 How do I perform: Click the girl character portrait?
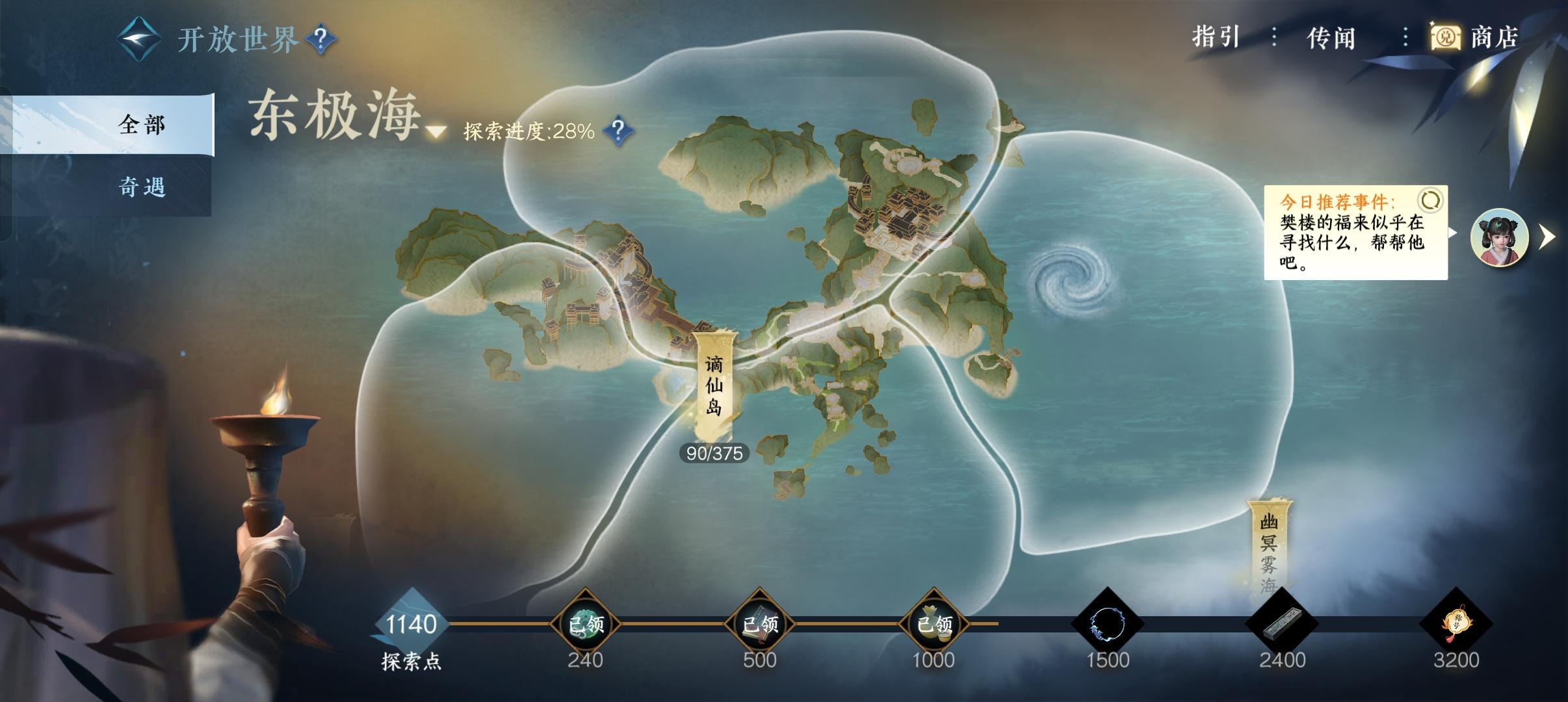[1499, 237]
